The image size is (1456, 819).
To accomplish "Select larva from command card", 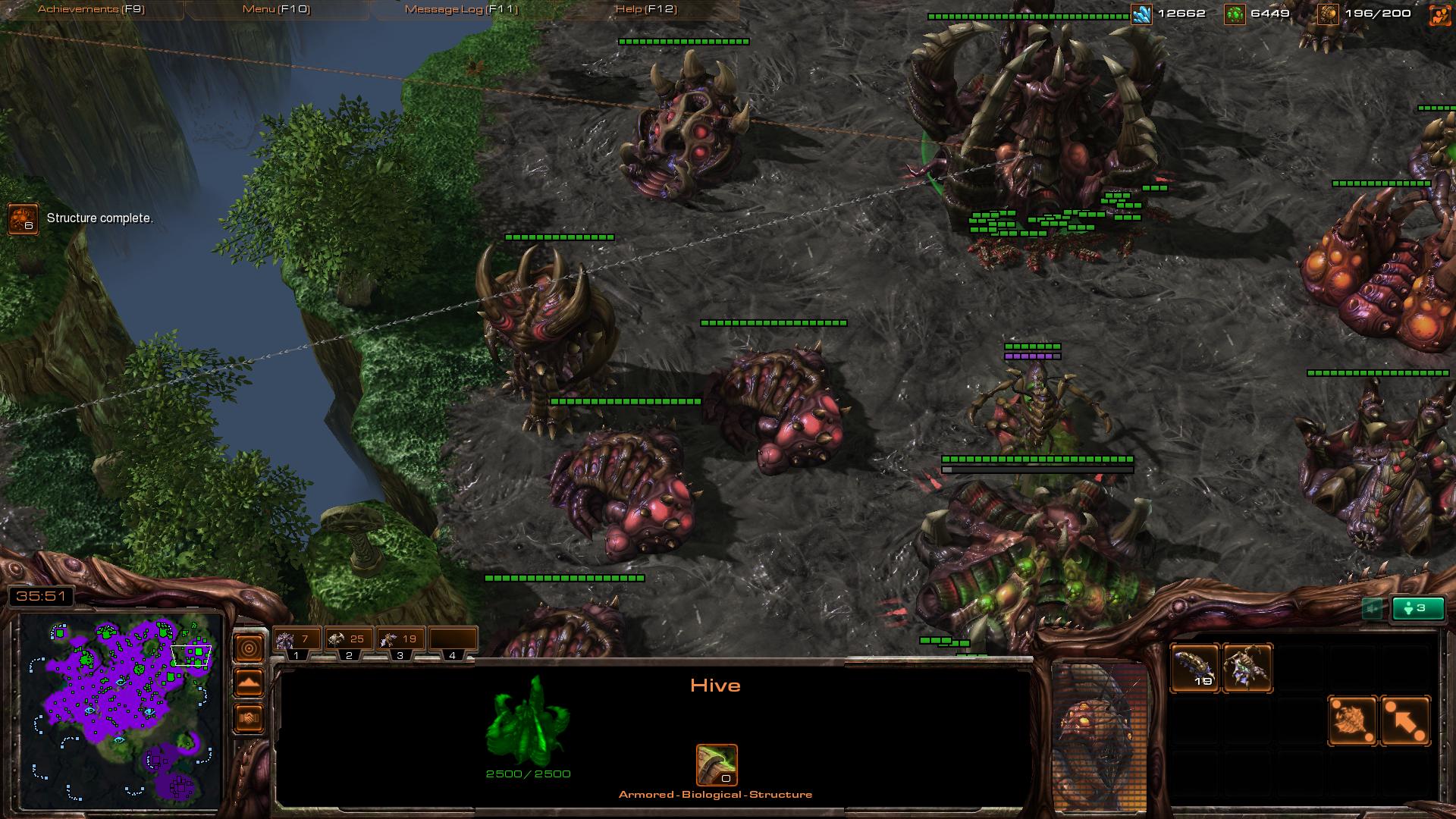I will (1195, 668).
